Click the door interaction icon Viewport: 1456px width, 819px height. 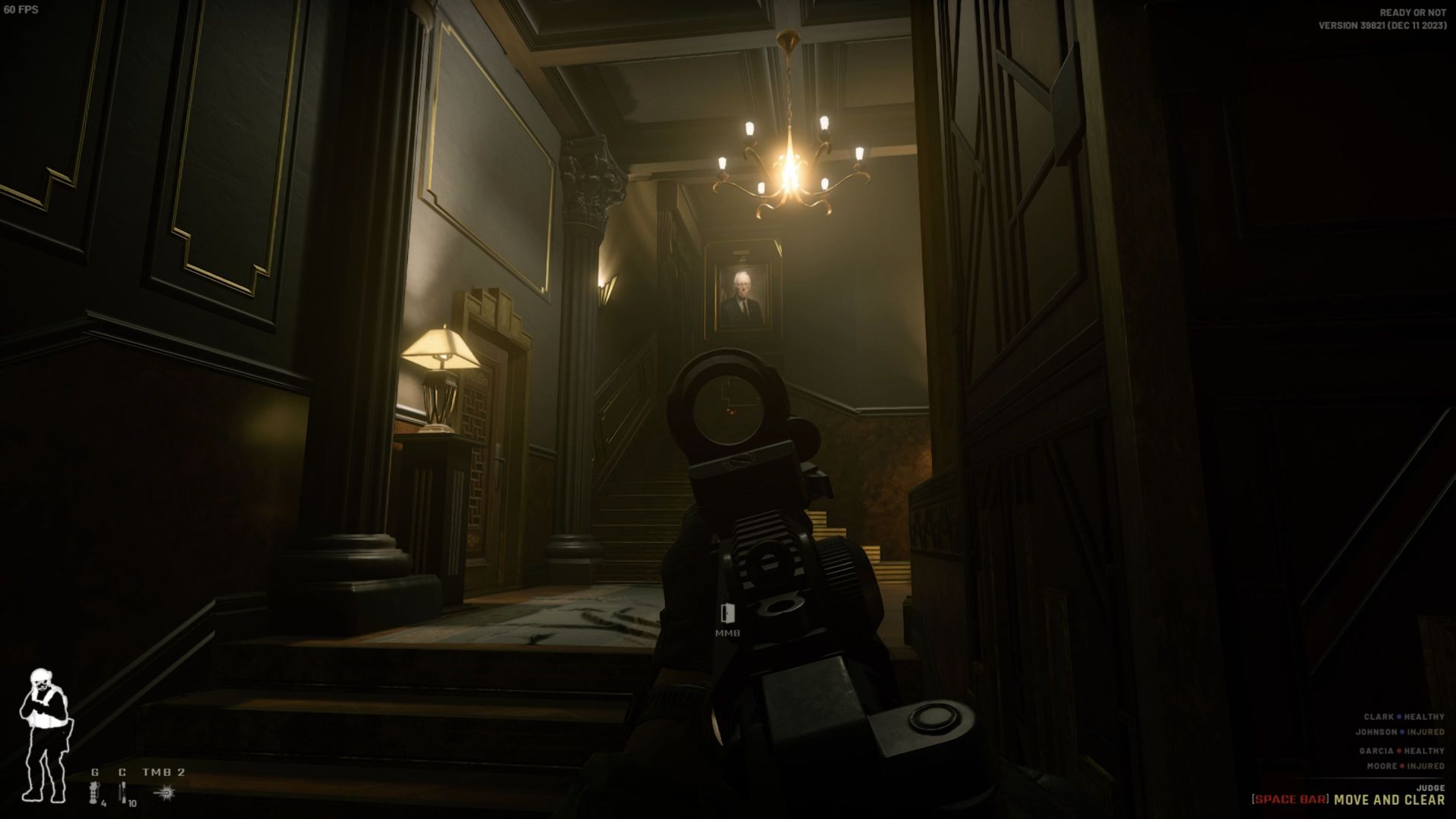coord(727,613)
